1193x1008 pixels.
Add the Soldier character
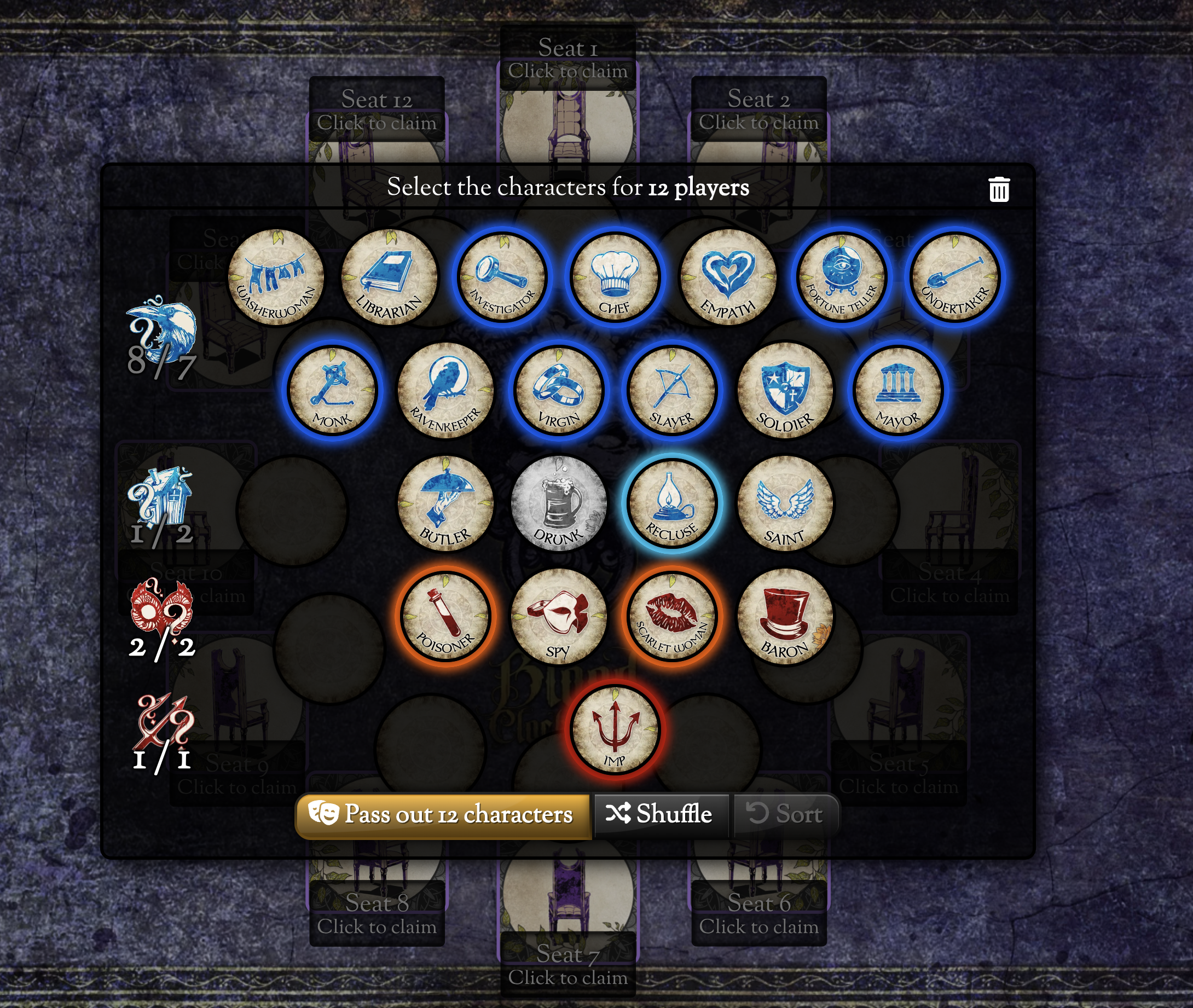tap(785, 391)
